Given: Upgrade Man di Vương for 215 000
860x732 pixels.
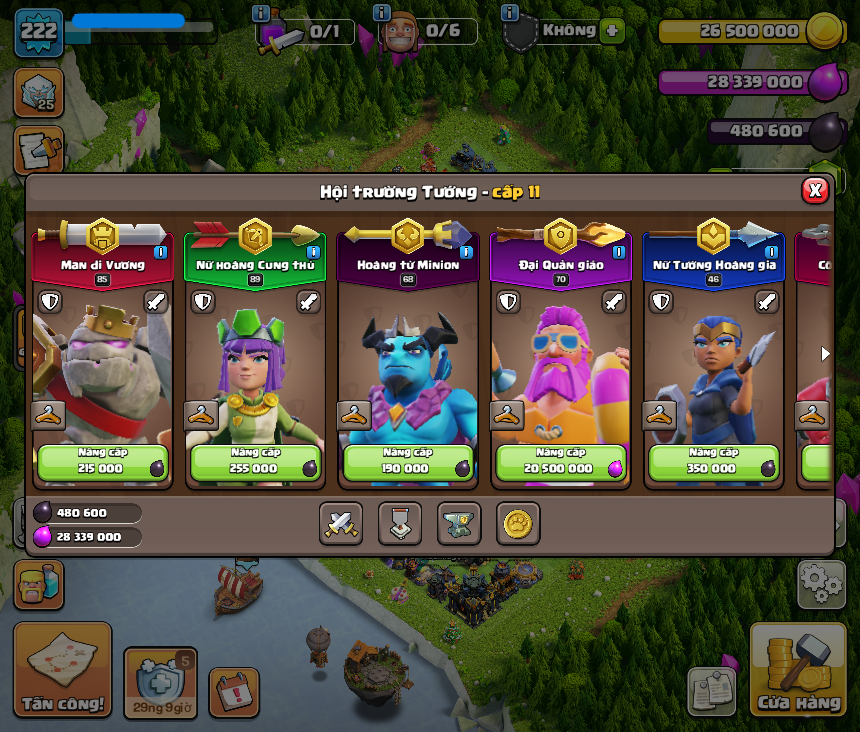Looking at the screenshot, I should coord(102,462).
